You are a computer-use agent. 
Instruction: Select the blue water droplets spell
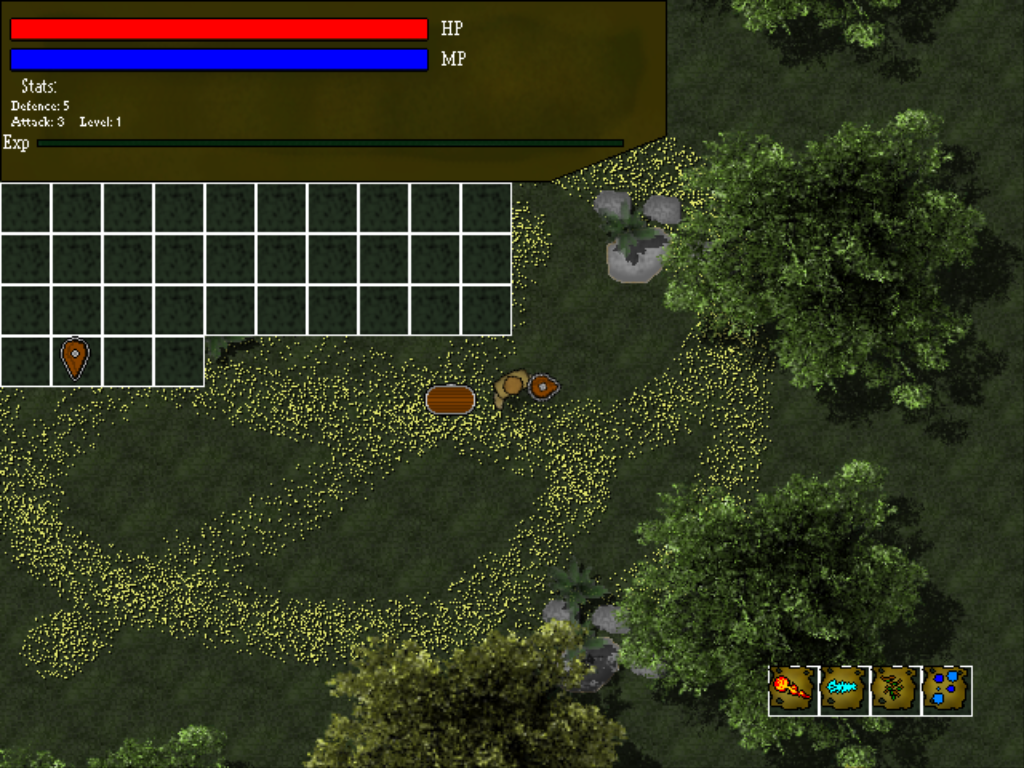[x=946, y=690]
